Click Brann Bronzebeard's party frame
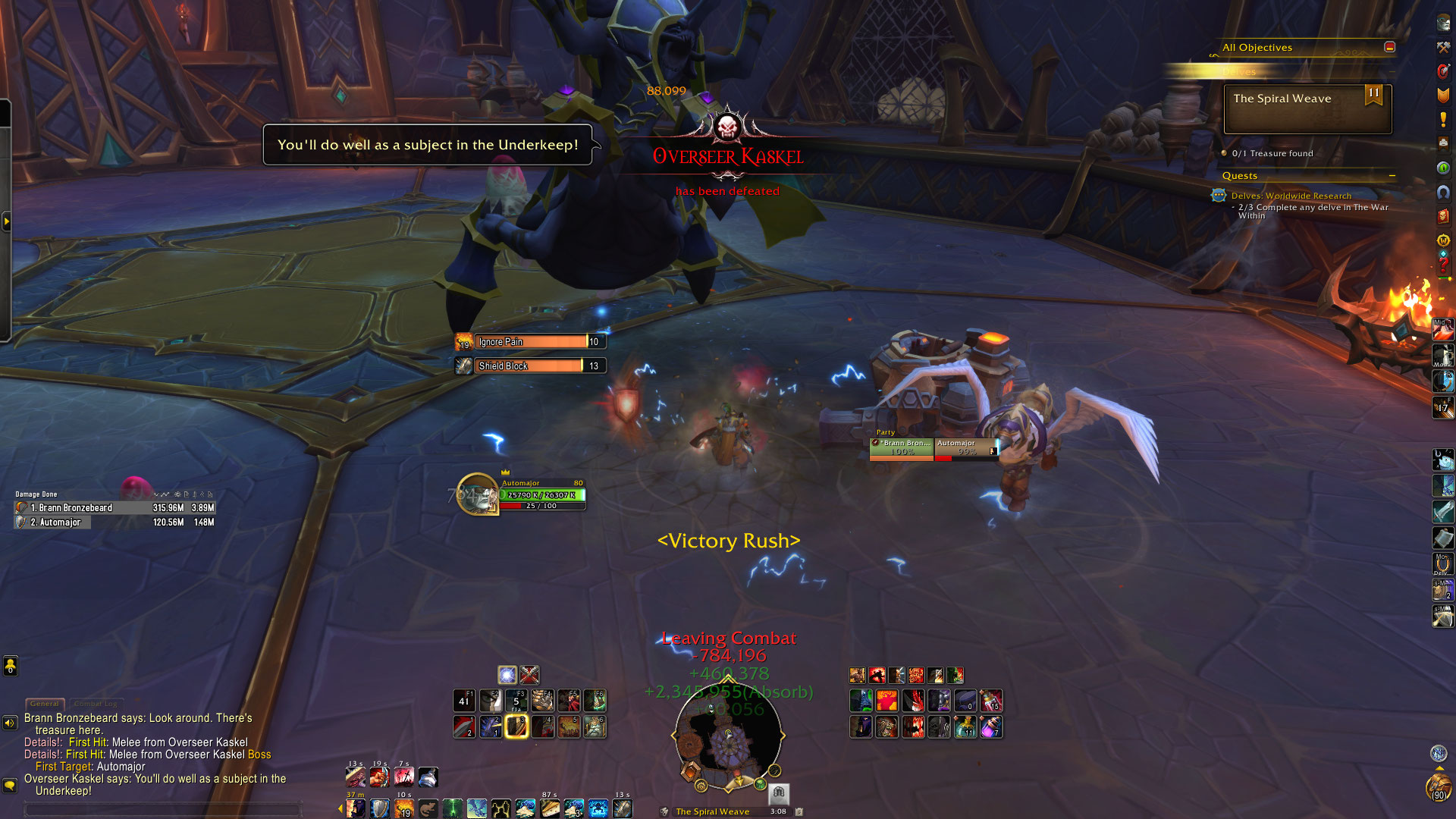 (x=901, y=448)
